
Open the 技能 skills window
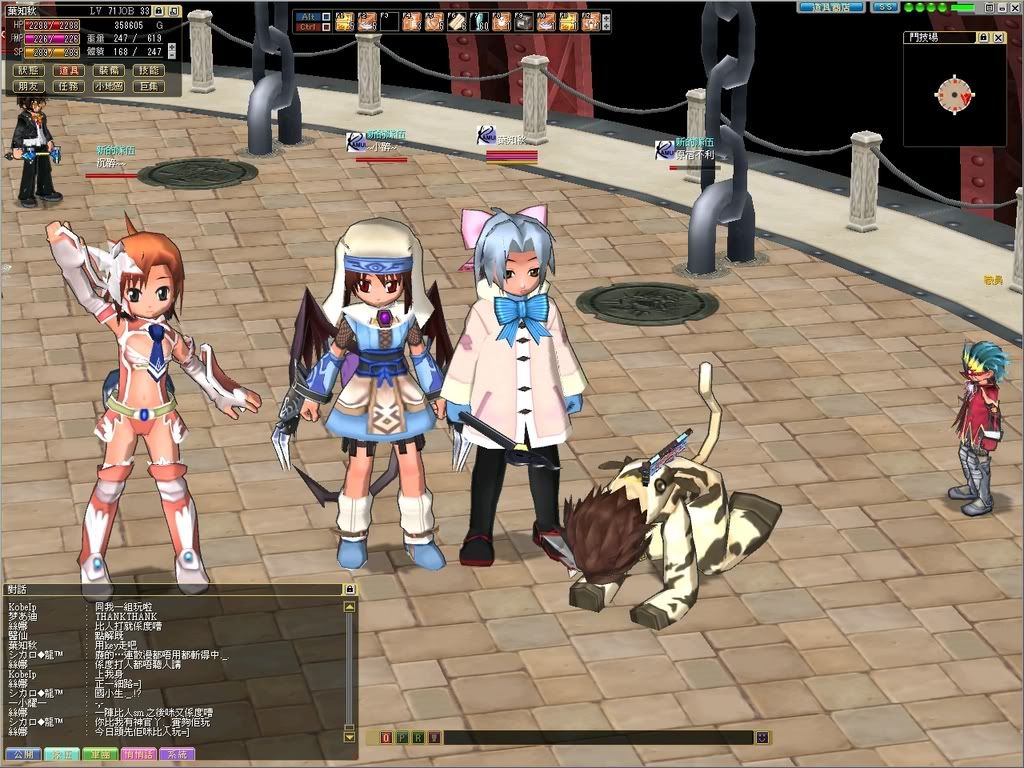pyautogui.click(x=148, y=70)
